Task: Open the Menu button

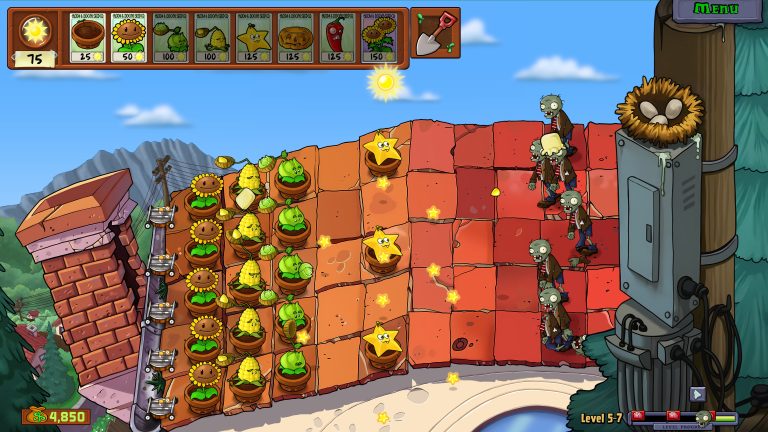Action: coord(716,10)
